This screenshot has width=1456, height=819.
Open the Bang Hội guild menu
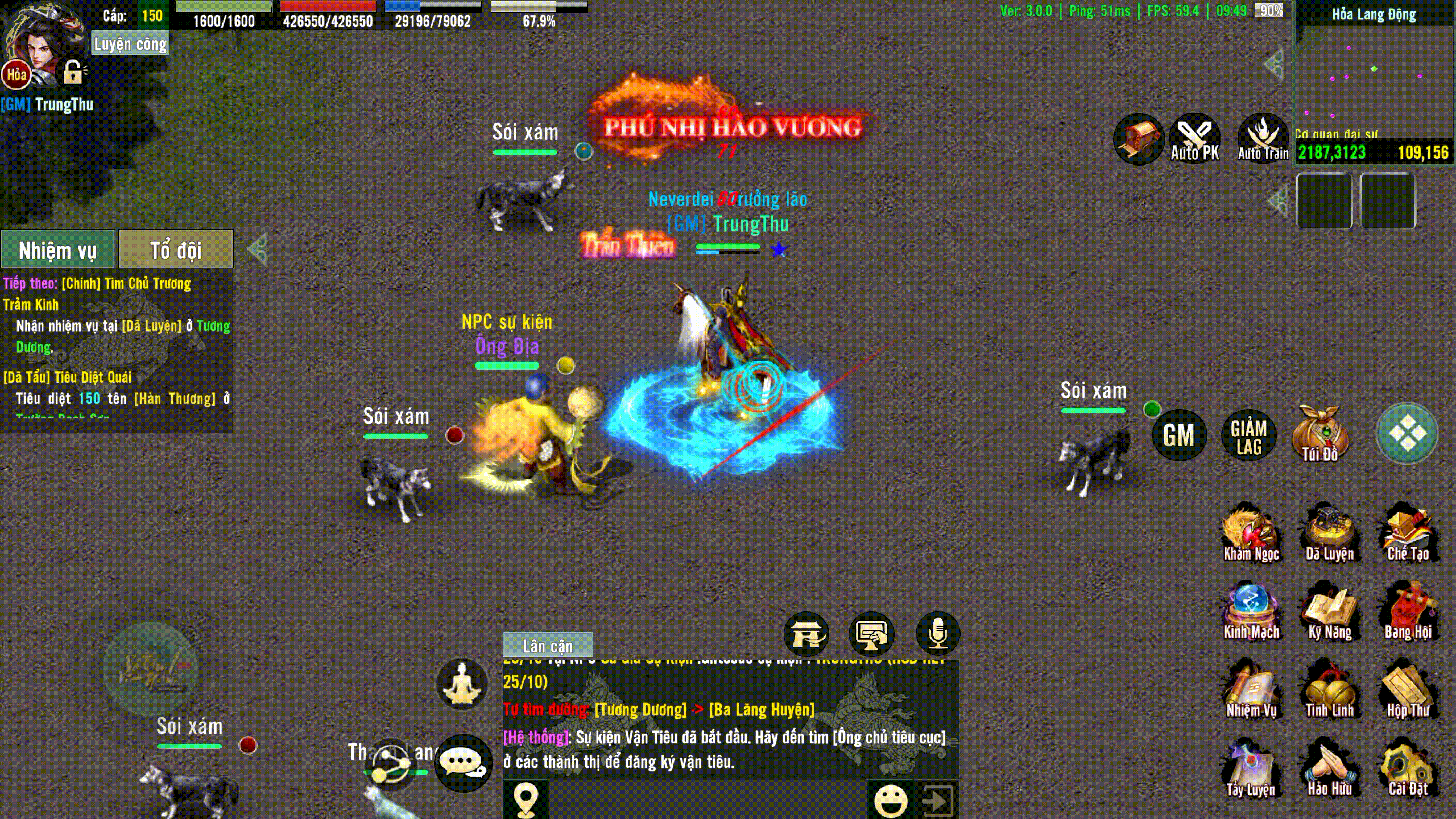coord(1408,613)
